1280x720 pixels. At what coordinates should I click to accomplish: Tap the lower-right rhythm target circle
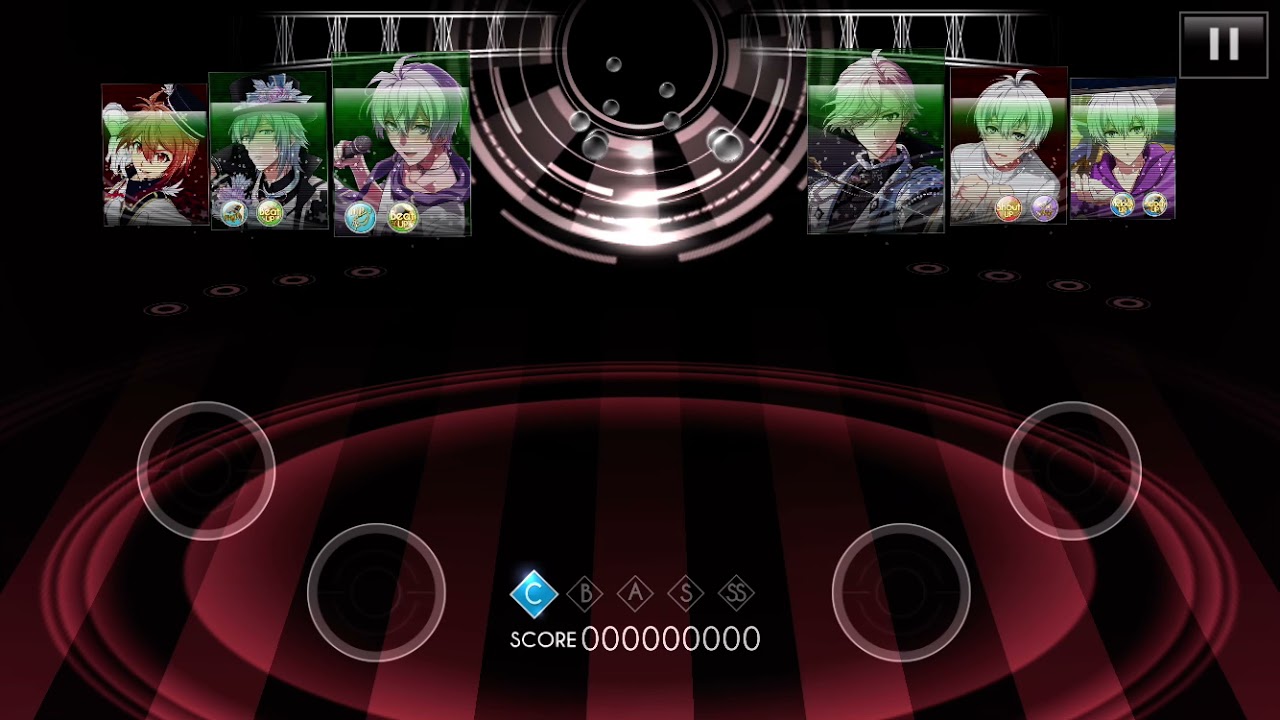(901, 592)
